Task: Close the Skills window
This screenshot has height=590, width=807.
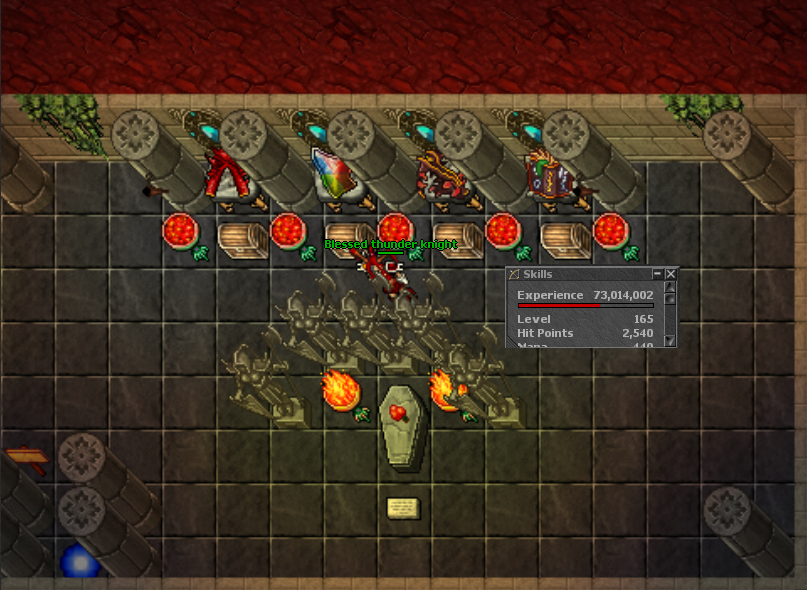Action: point(671,274)
